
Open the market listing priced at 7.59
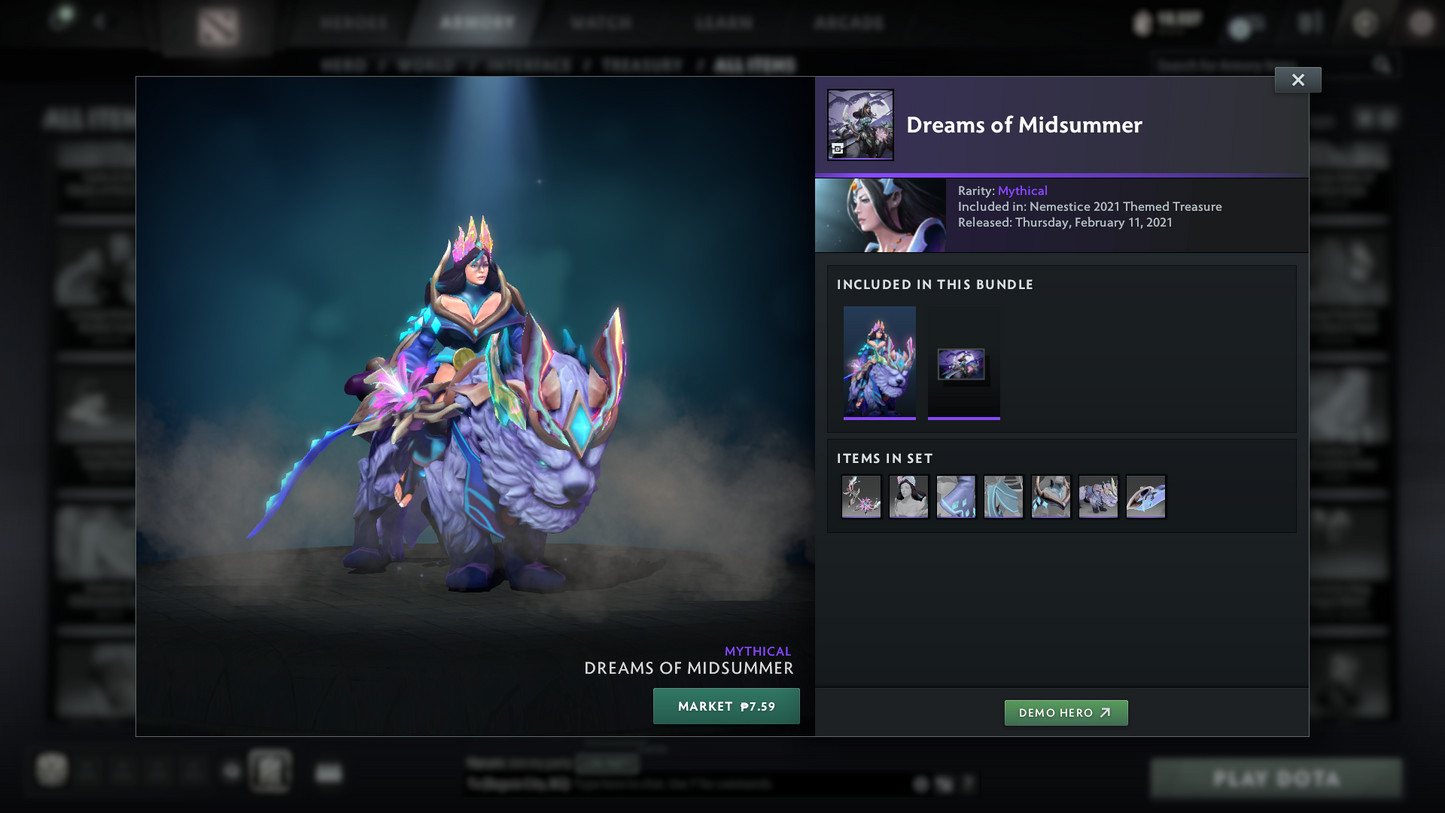click(x=726, y=706)
